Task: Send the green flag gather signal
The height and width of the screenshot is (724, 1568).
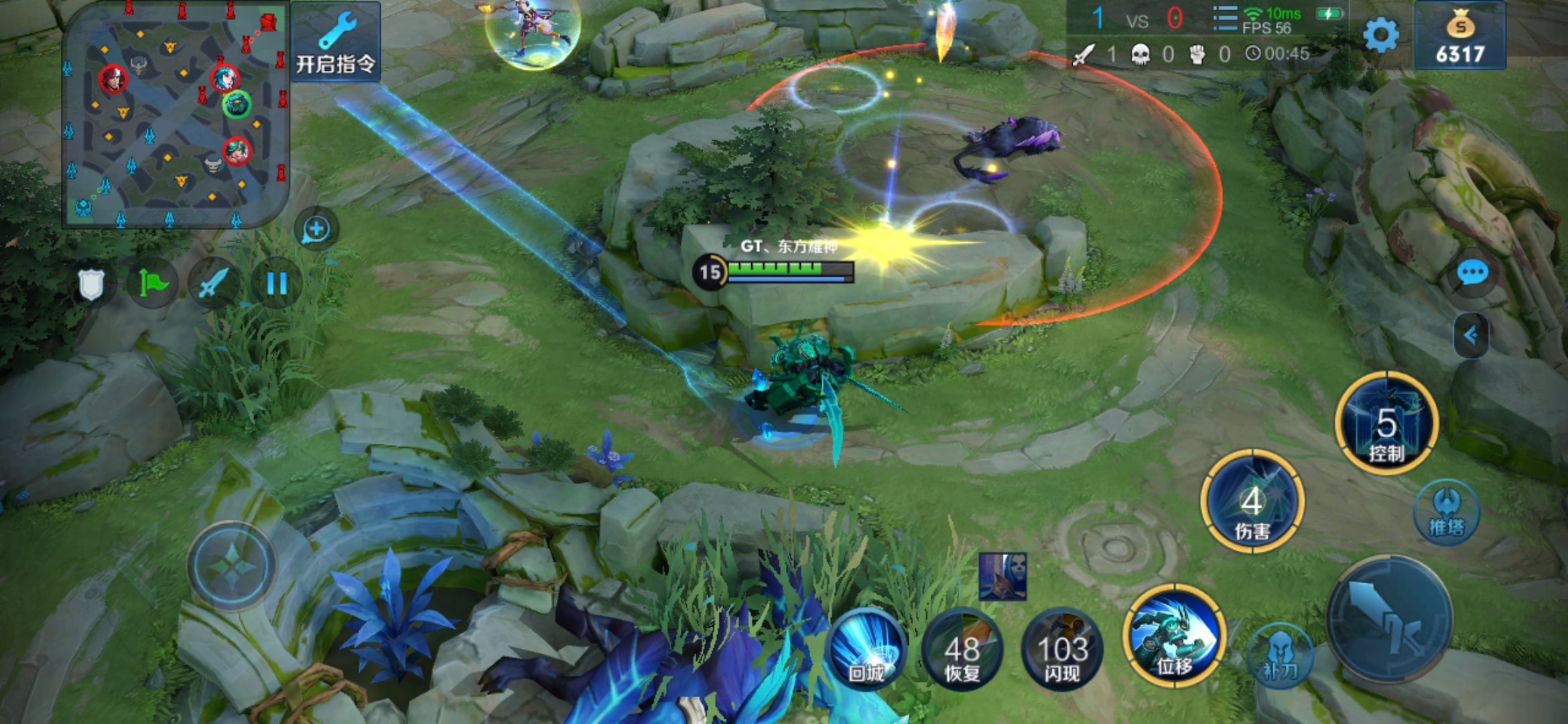Action: (x=153, y=283)
